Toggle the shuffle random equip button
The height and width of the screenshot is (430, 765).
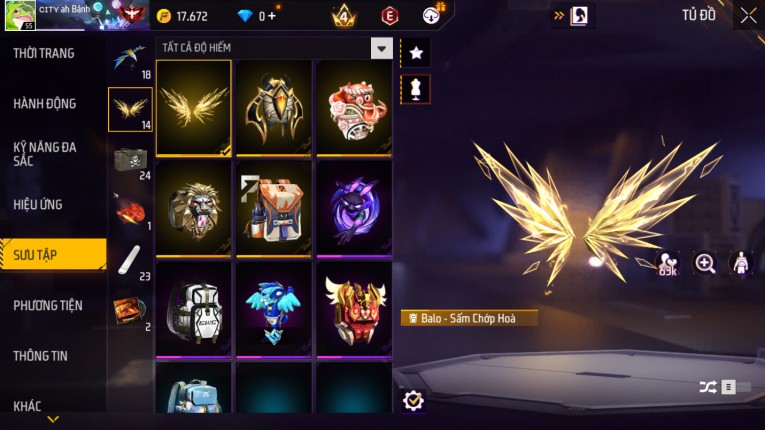pyautogui.click(x=708, y=386)
